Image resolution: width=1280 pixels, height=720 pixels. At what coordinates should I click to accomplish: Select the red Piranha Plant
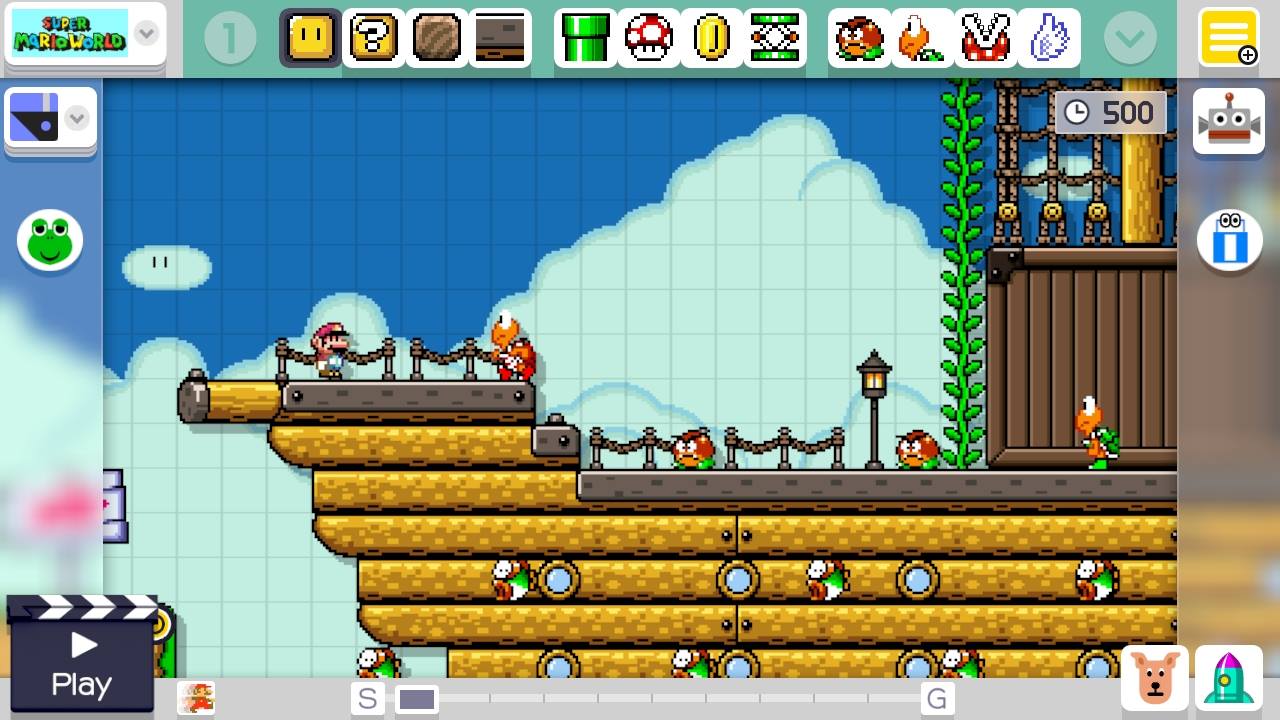(x=985, y=38)
